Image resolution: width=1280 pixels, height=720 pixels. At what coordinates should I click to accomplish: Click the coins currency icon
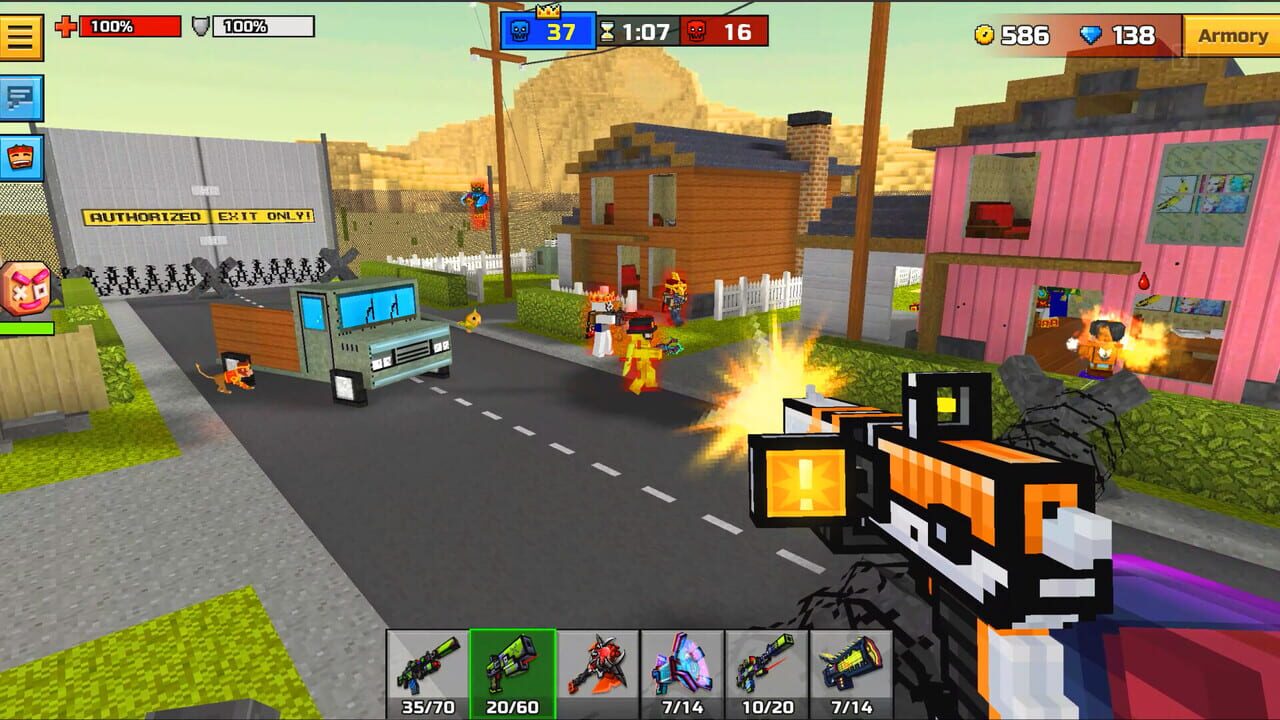click(984, 36)
